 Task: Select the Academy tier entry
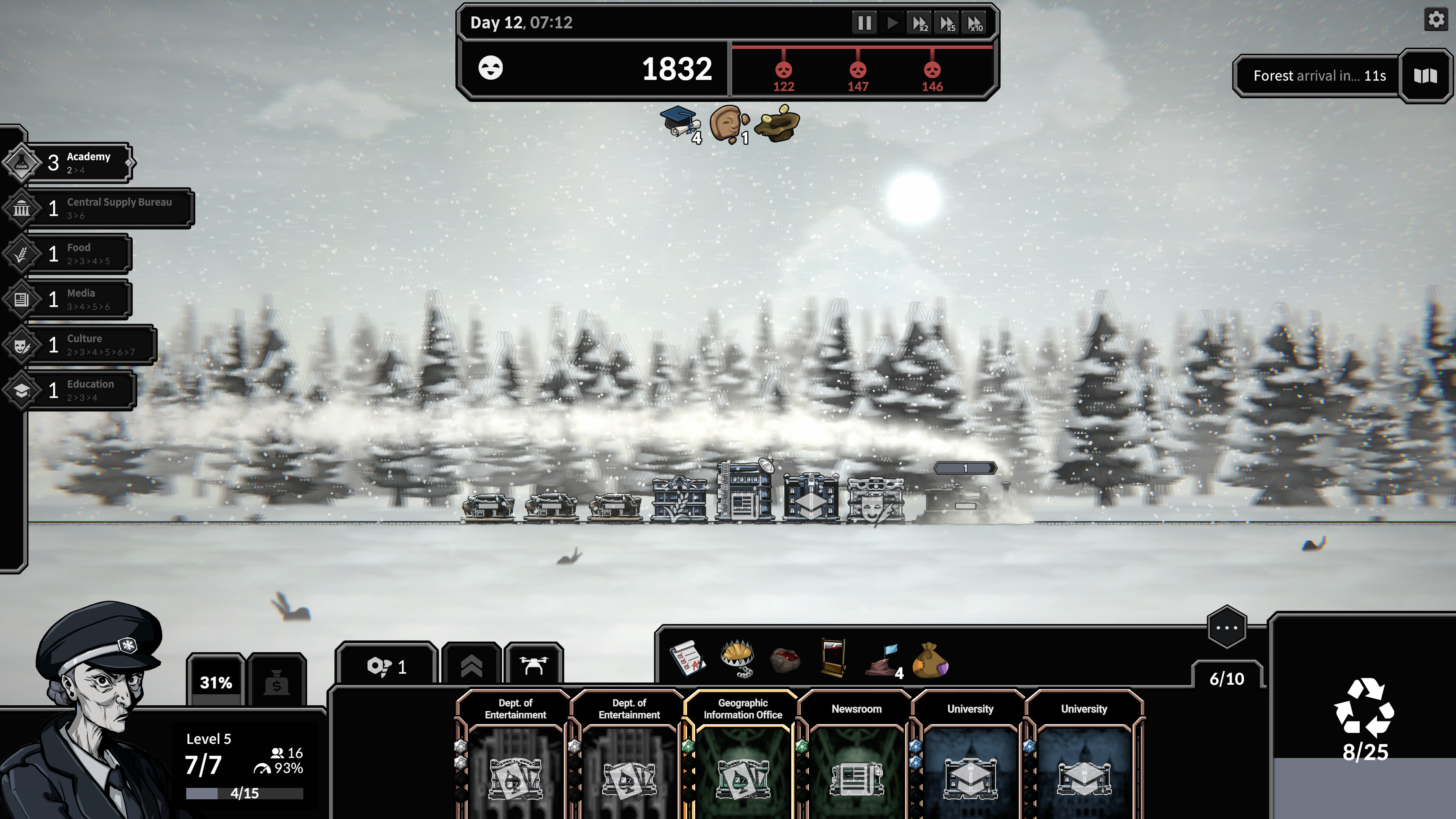click(79, 163)
